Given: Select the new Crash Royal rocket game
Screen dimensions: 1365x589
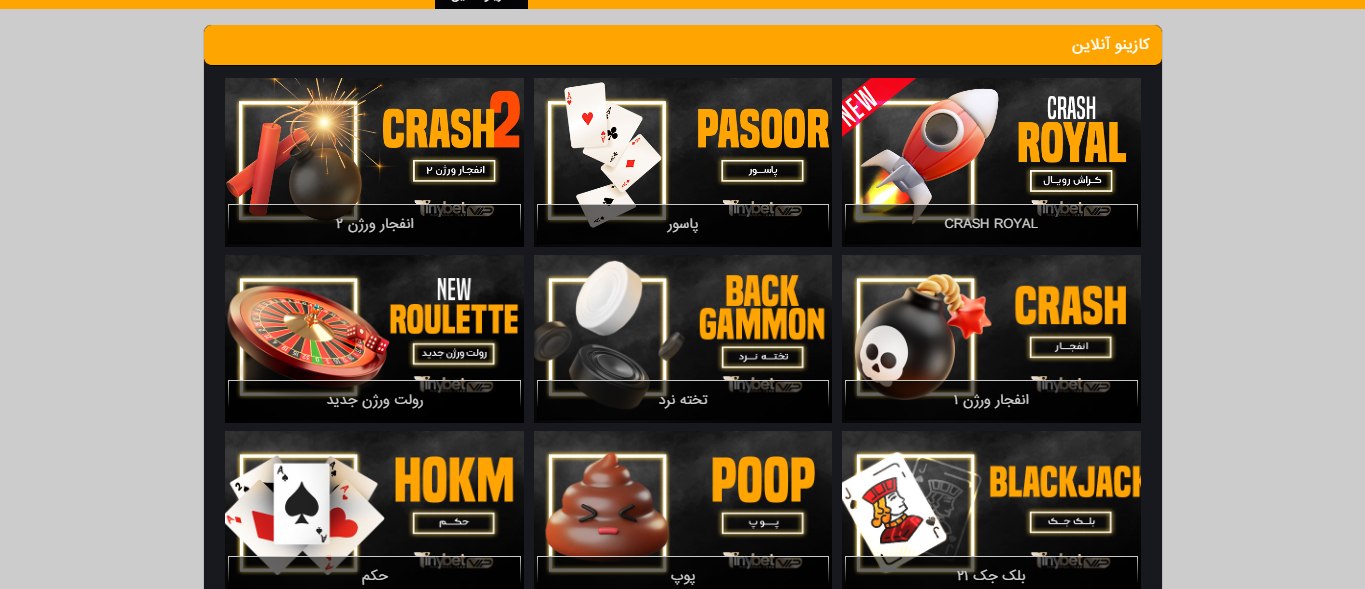Looking at the screenshot, I should click(x=991, y=161).
